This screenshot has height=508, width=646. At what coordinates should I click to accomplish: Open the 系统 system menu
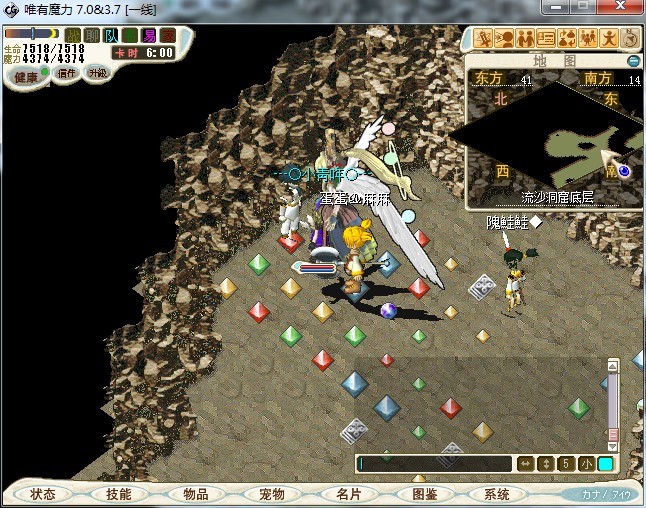[497, 494]
